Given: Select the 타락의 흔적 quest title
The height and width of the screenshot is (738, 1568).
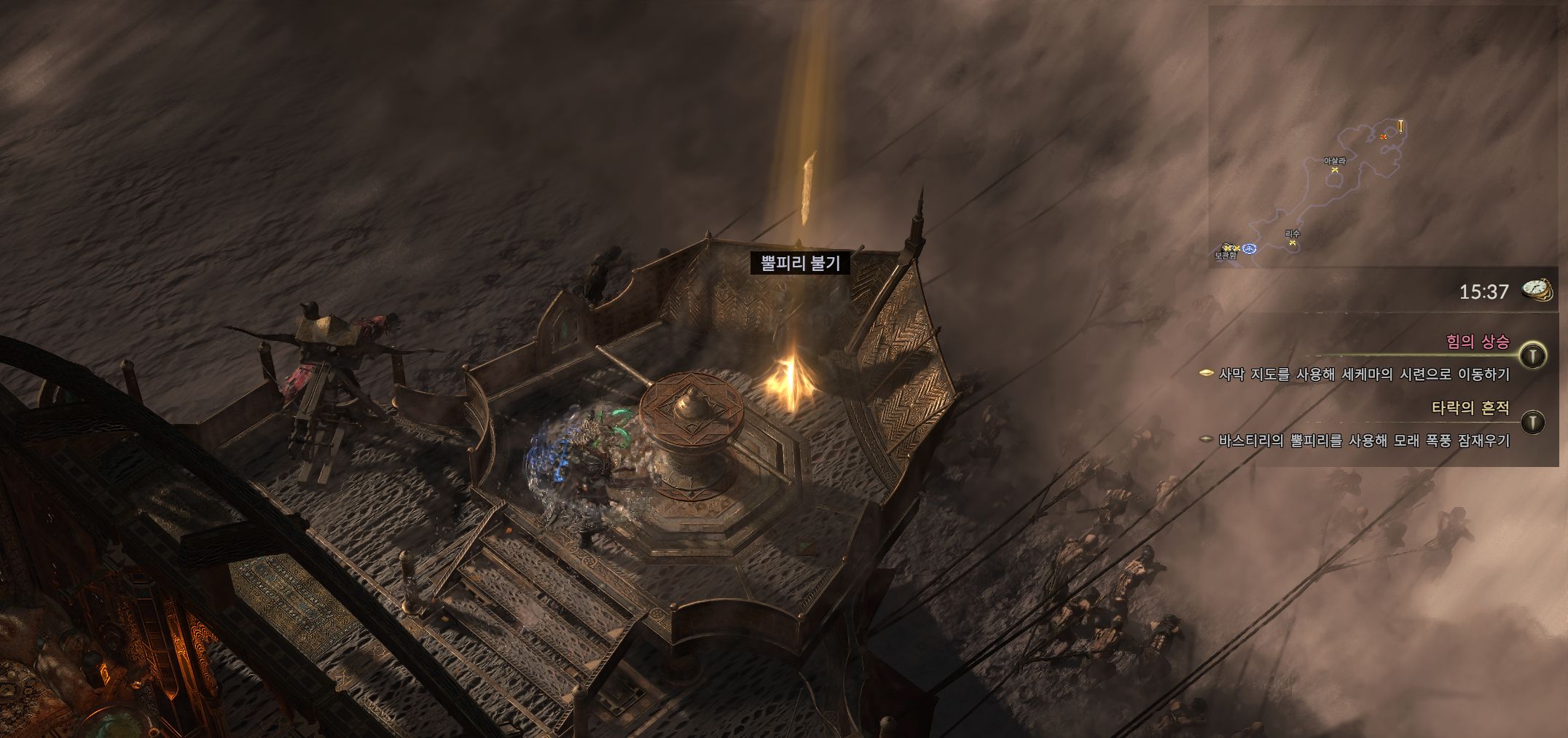Looking at the screenshot, I should click(1470, 408).
